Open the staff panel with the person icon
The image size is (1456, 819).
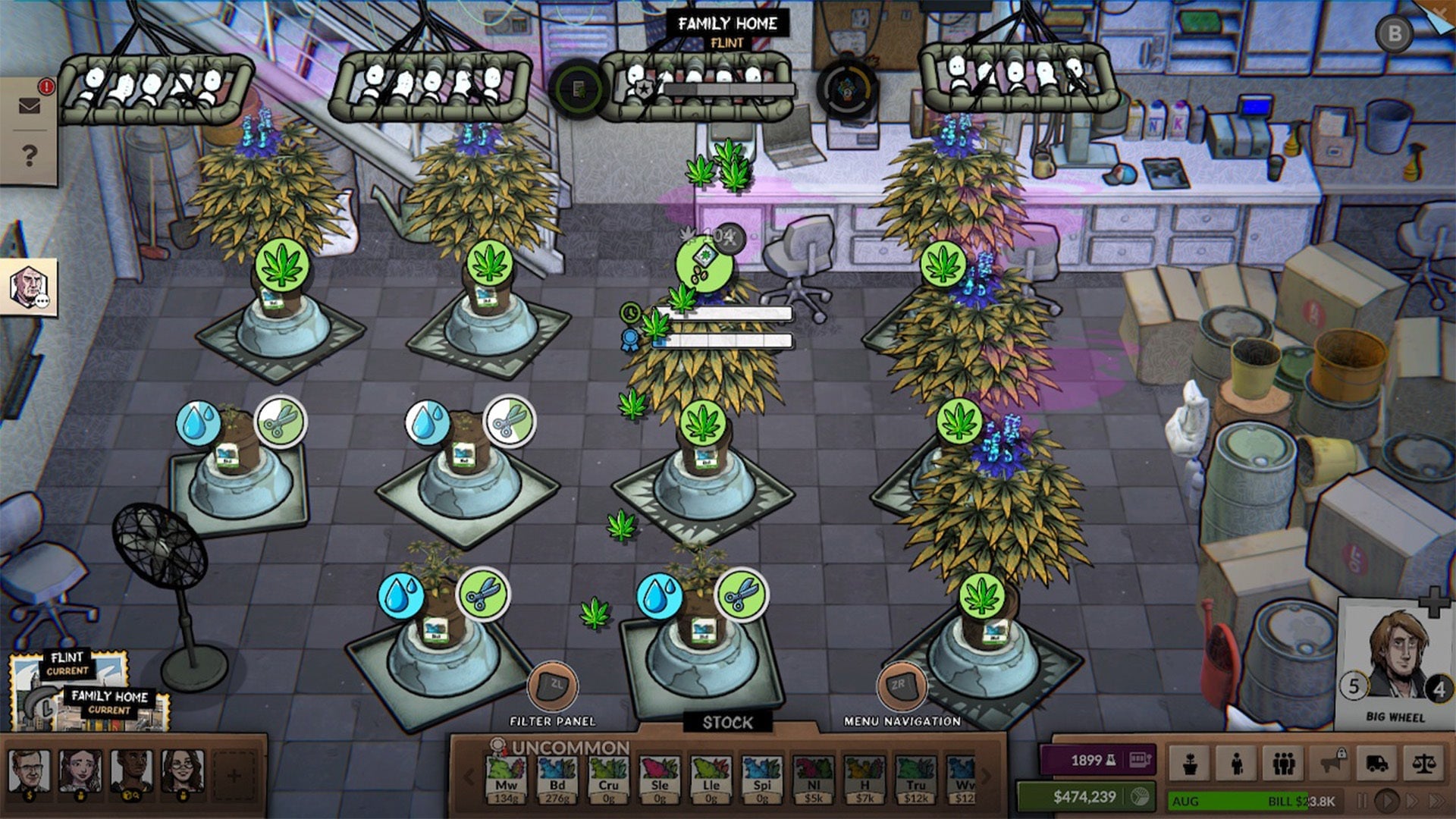(1236, 764)
